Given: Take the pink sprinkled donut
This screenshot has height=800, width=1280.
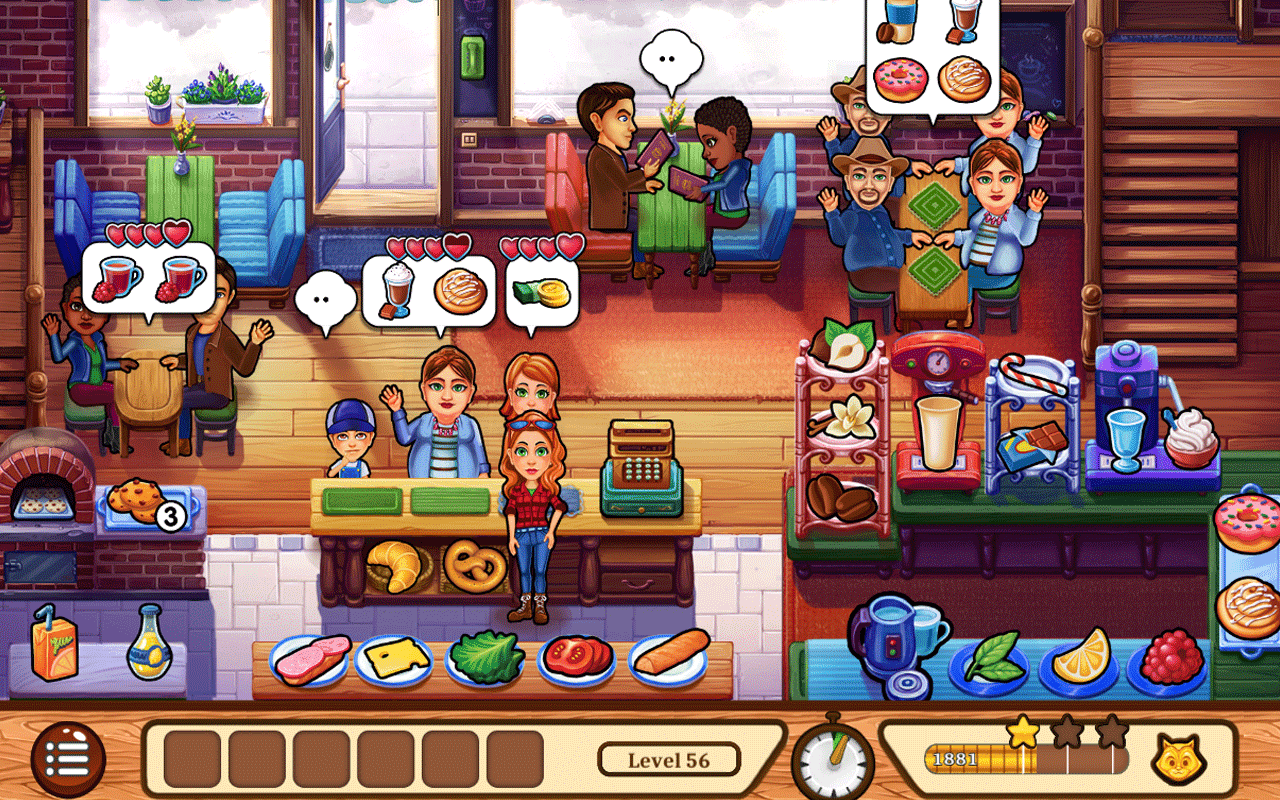Looking at the screenshot, I should [x=1245, y=523].
